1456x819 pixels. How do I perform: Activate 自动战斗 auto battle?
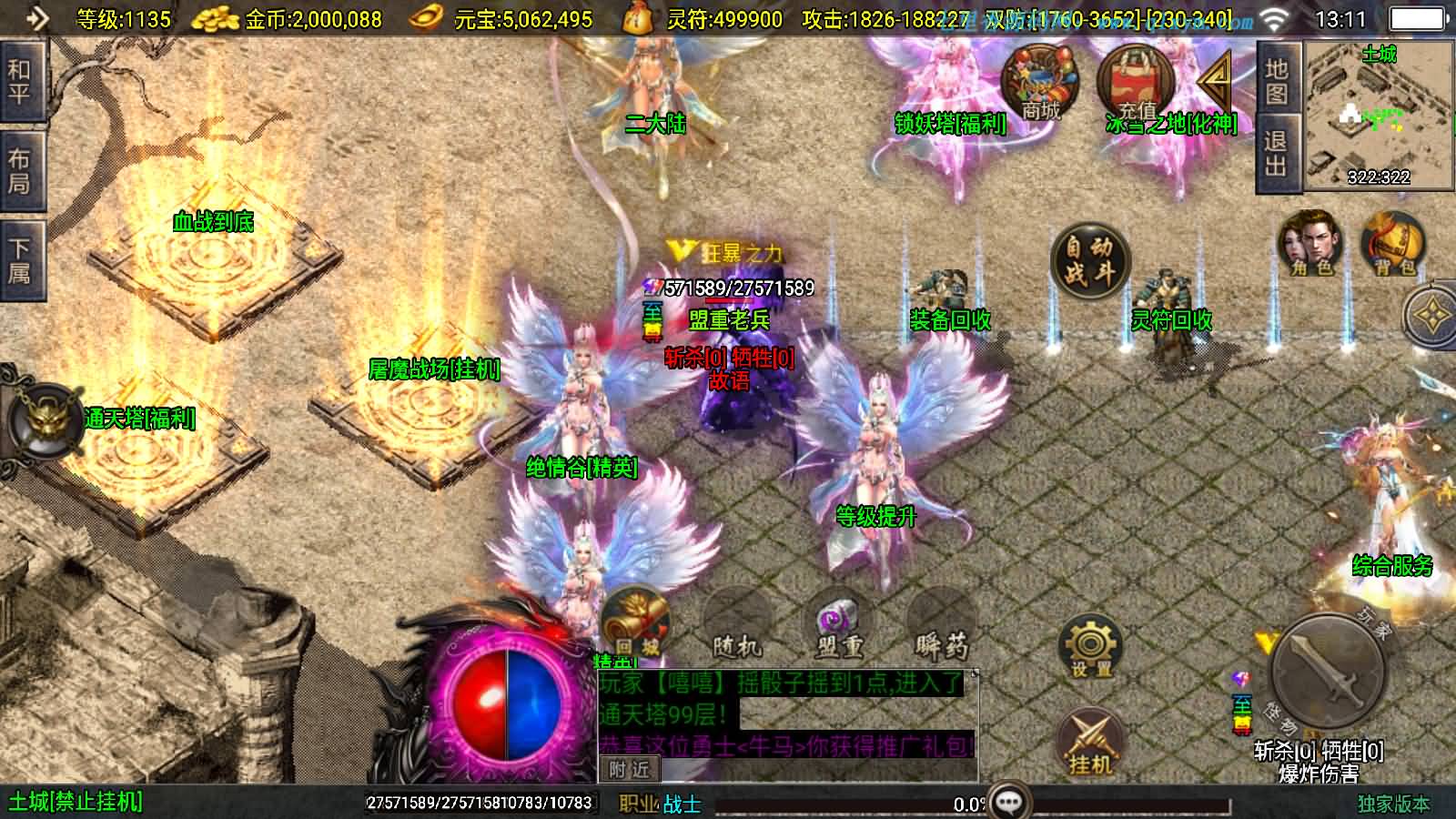[x=1089, y=258]
